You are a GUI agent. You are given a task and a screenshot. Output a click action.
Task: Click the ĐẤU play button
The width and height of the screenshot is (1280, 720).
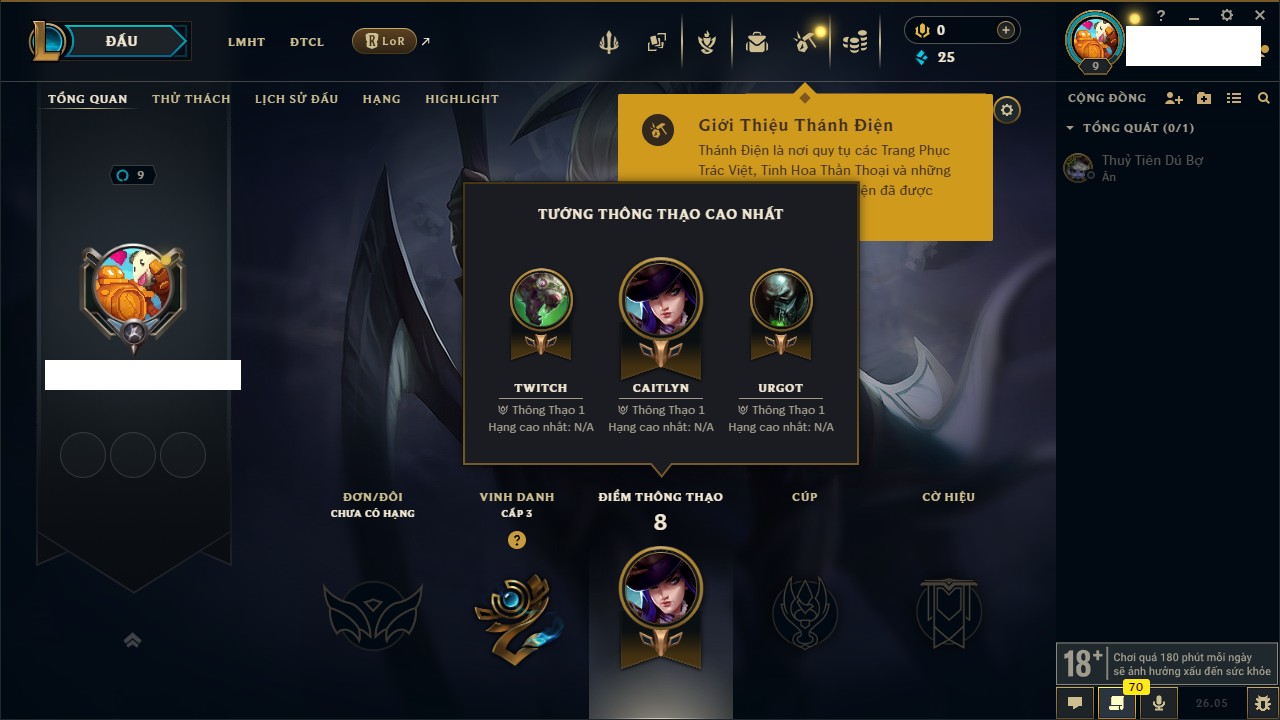121,41
